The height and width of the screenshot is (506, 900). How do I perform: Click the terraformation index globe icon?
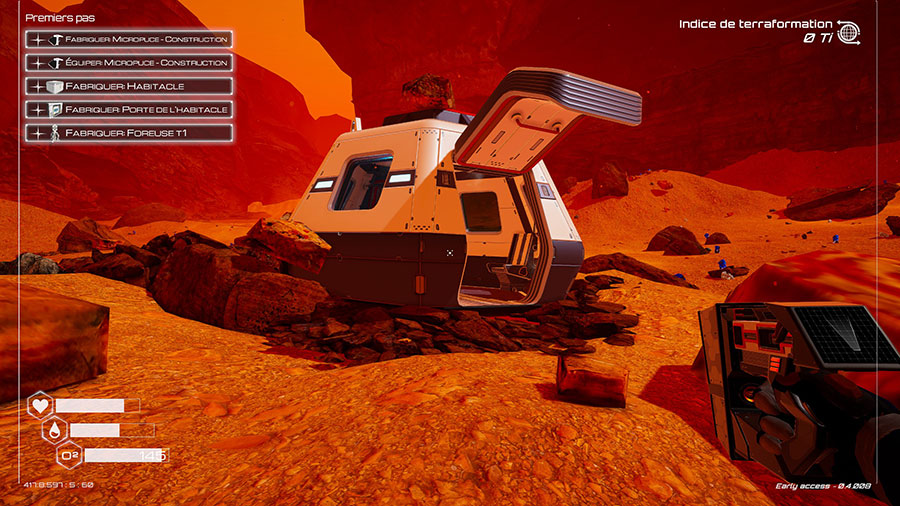pos(849,31)
